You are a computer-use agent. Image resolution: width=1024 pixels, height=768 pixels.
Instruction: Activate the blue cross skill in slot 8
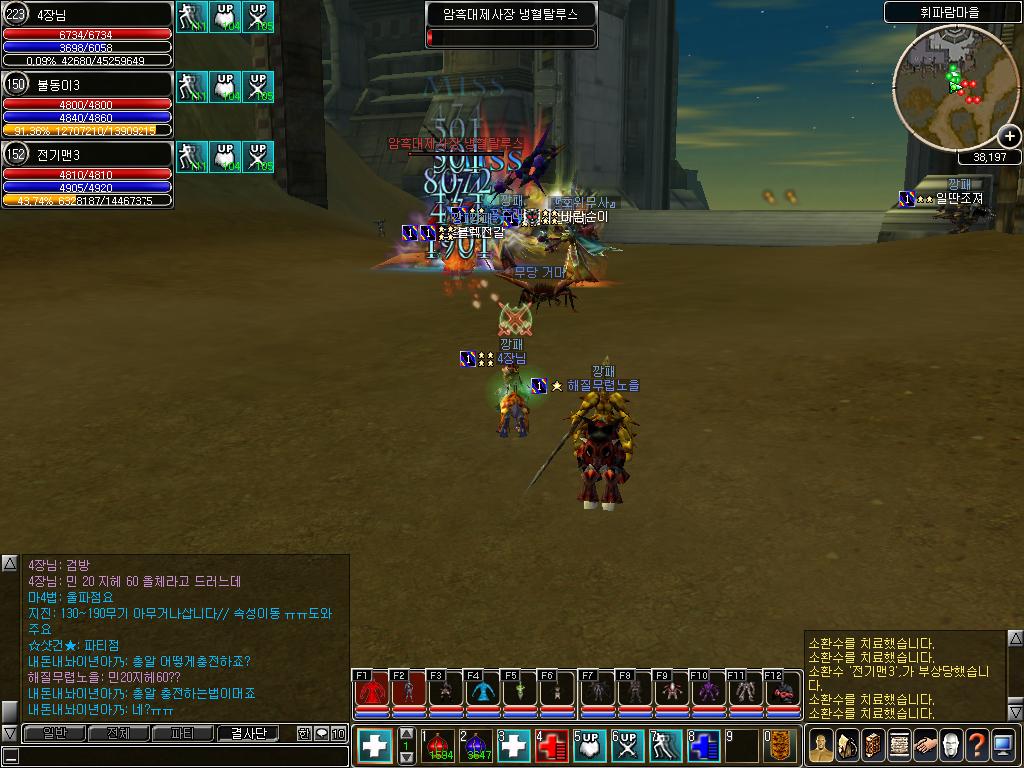pos(705,746)
